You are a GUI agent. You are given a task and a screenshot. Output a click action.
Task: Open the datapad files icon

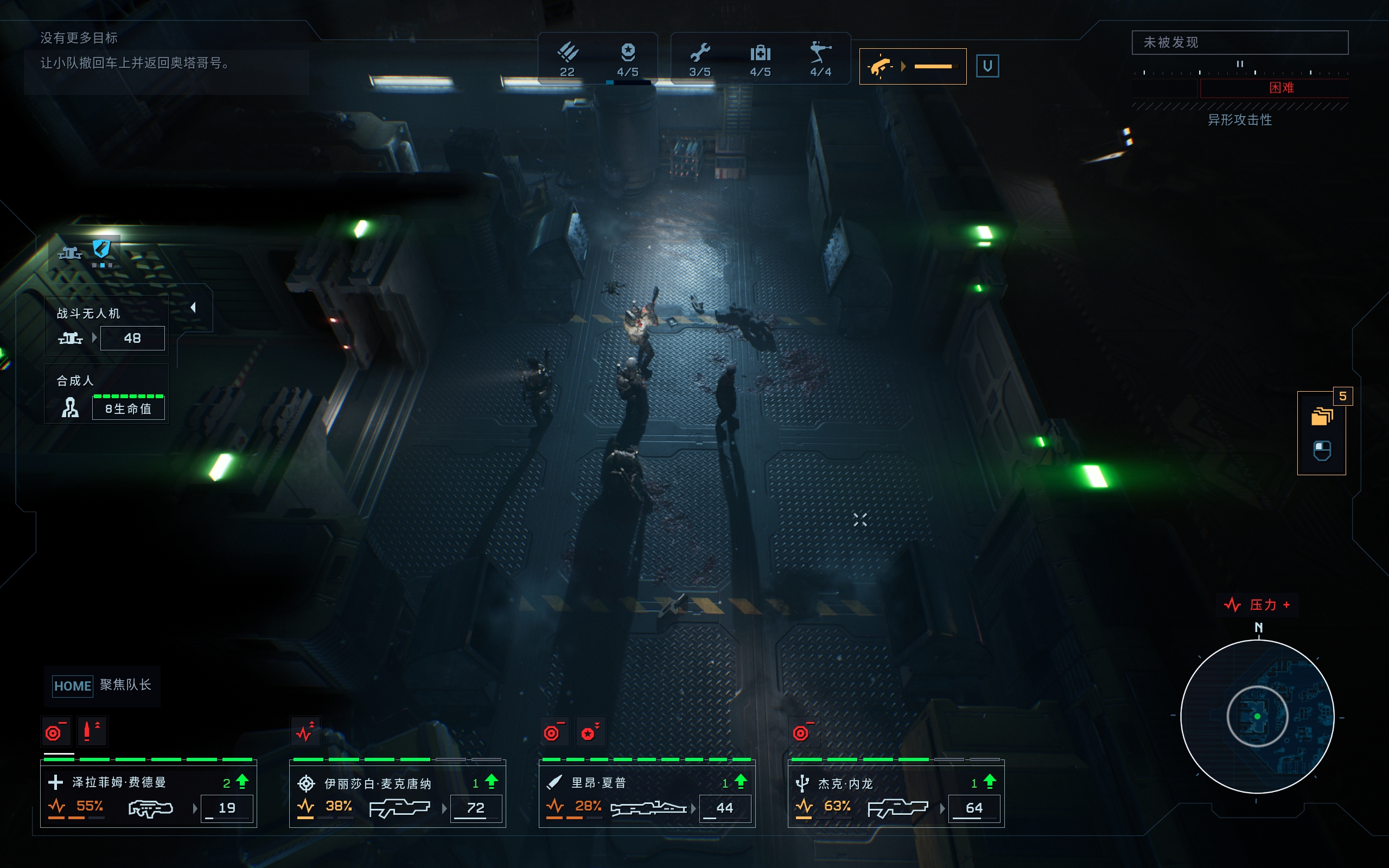tap(1322, 416)
